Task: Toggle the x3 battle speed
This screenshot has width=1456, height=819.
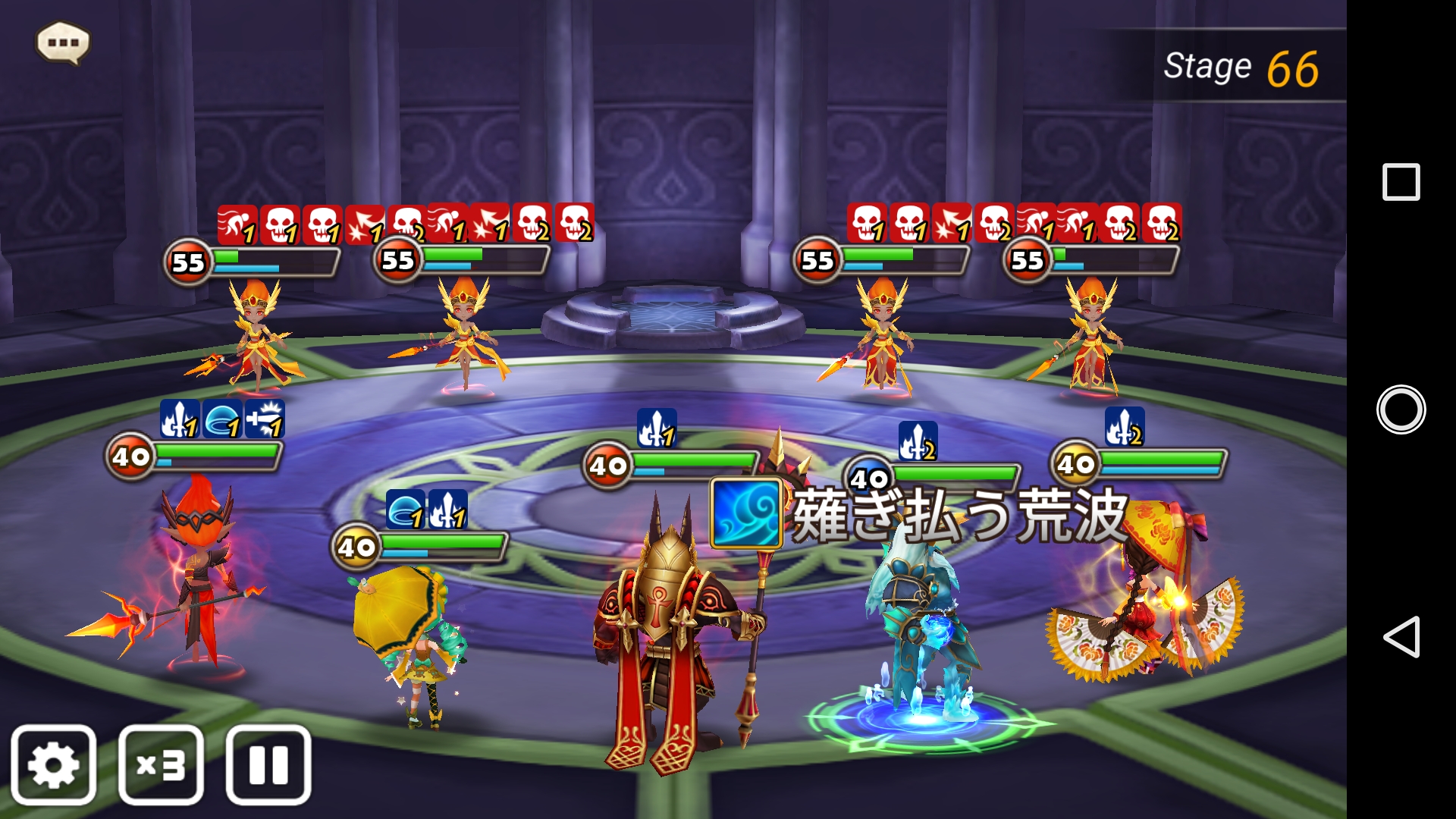Action: (x=161, y=764)
